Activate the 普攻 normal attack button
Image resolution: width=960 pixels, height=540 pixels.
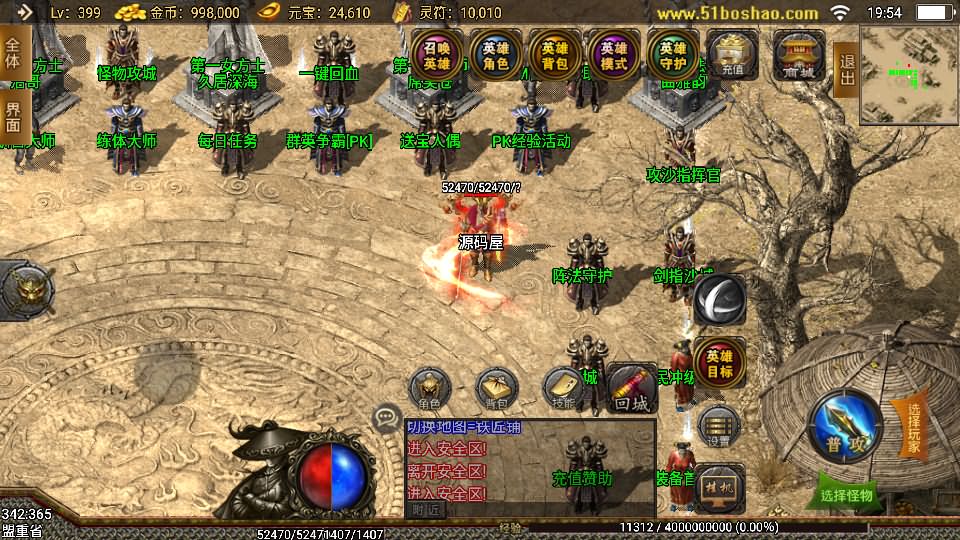point(845,426)
